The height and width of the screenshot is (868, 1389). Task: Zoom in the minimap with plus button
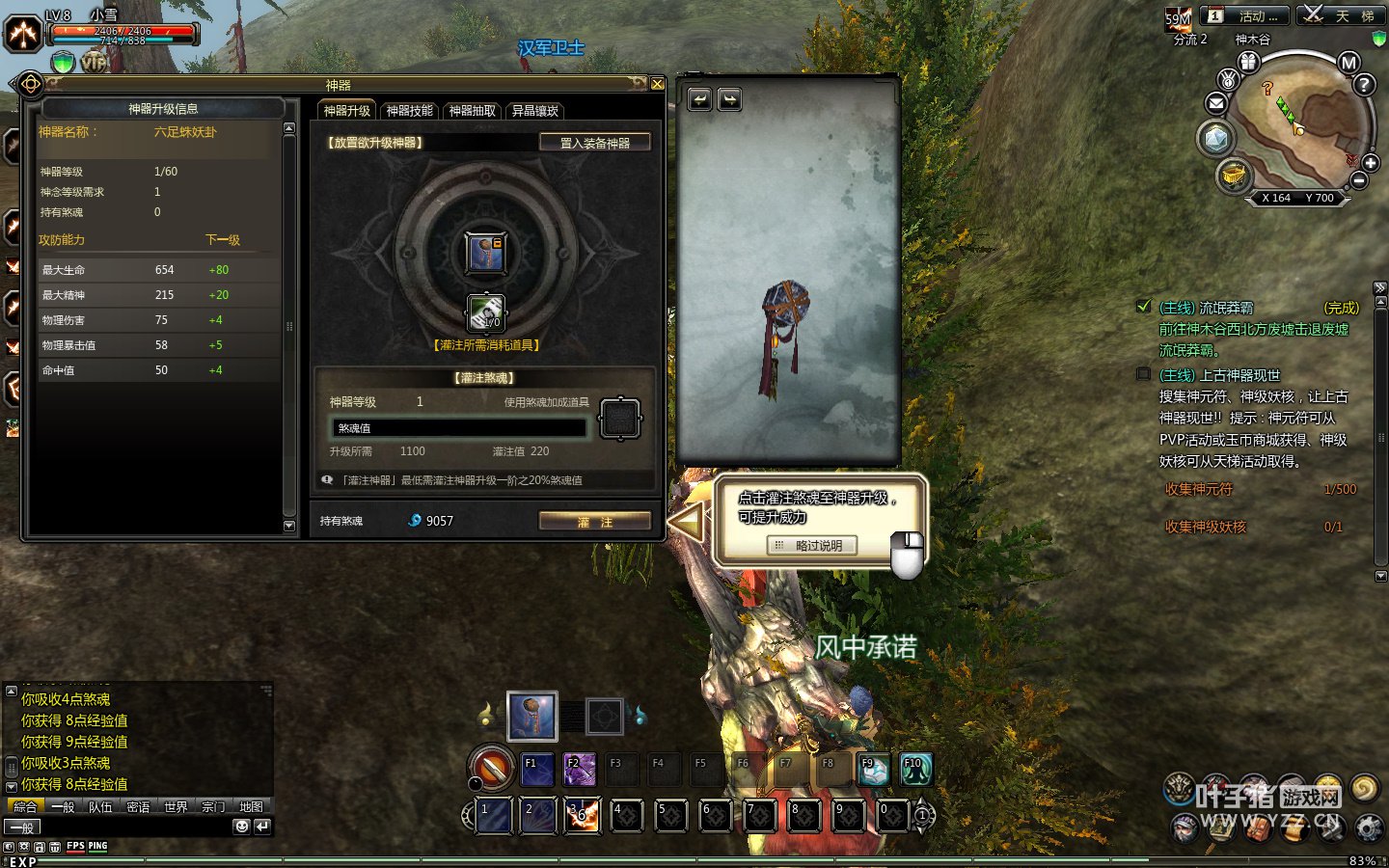[x=1371, y=163]
